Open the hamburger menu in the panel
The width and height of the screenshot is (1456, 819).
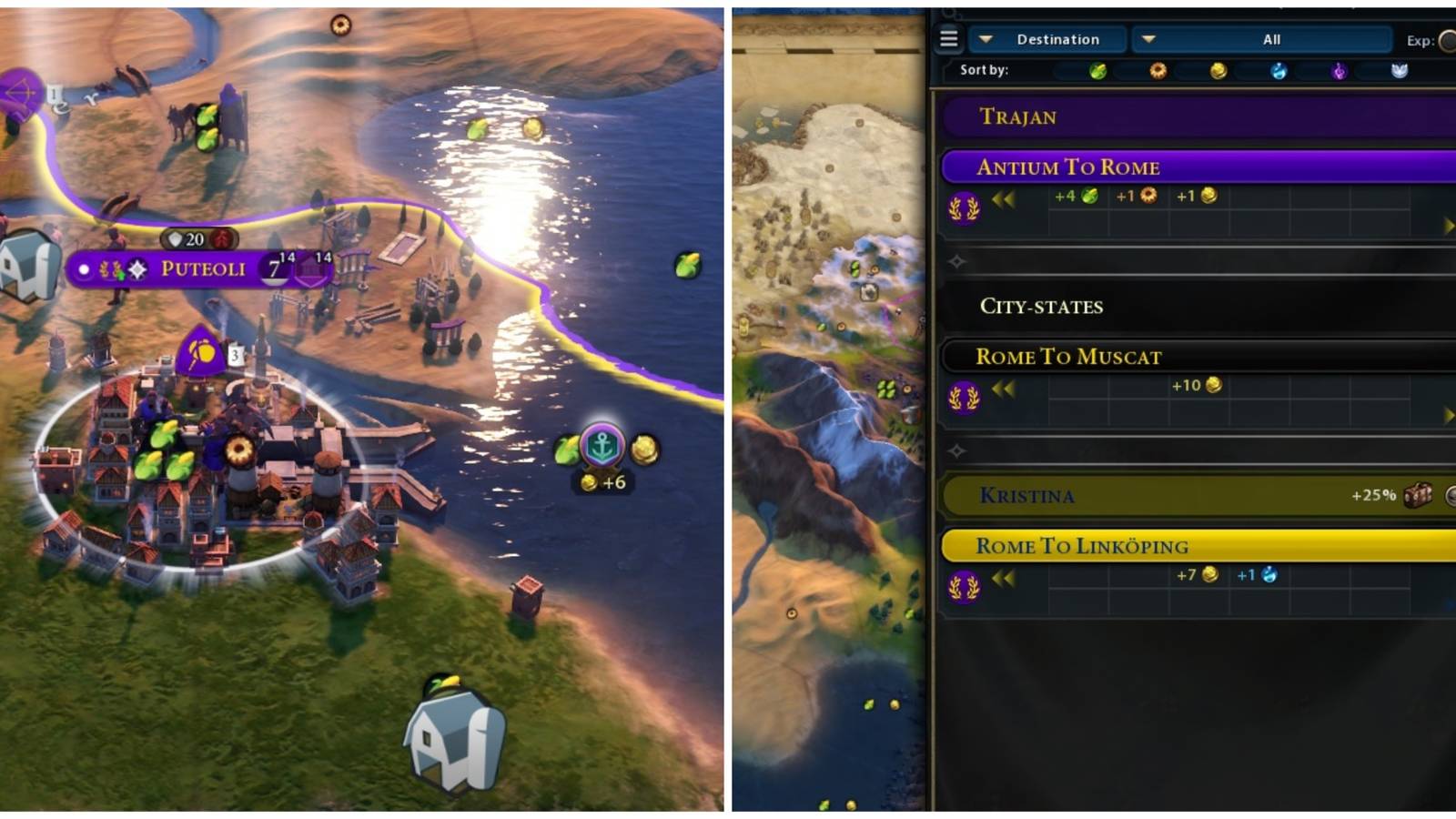[x=950, y=39]
